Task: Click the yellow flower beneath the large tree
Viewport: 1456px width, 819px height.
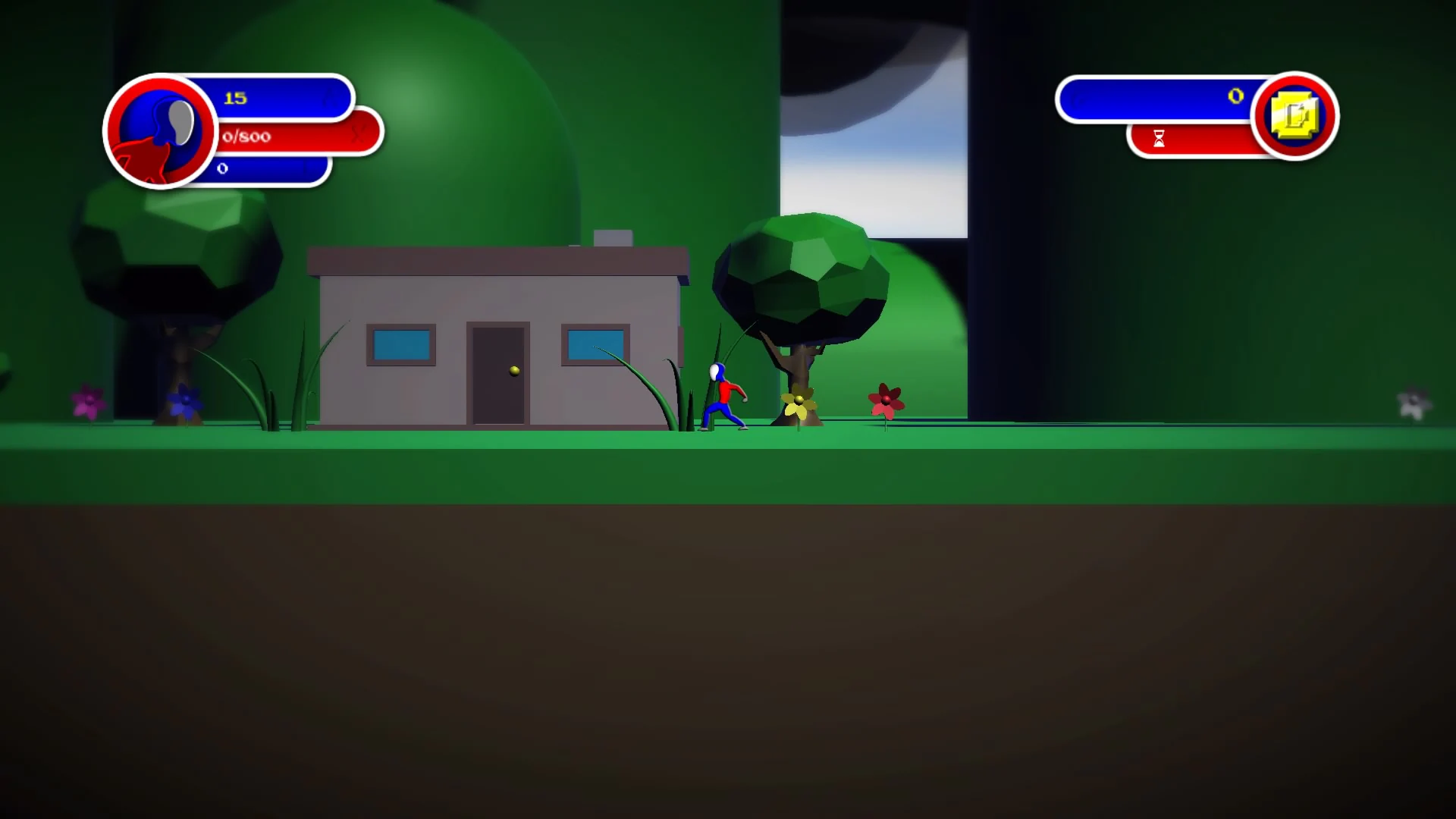Action: coord(799,400)
